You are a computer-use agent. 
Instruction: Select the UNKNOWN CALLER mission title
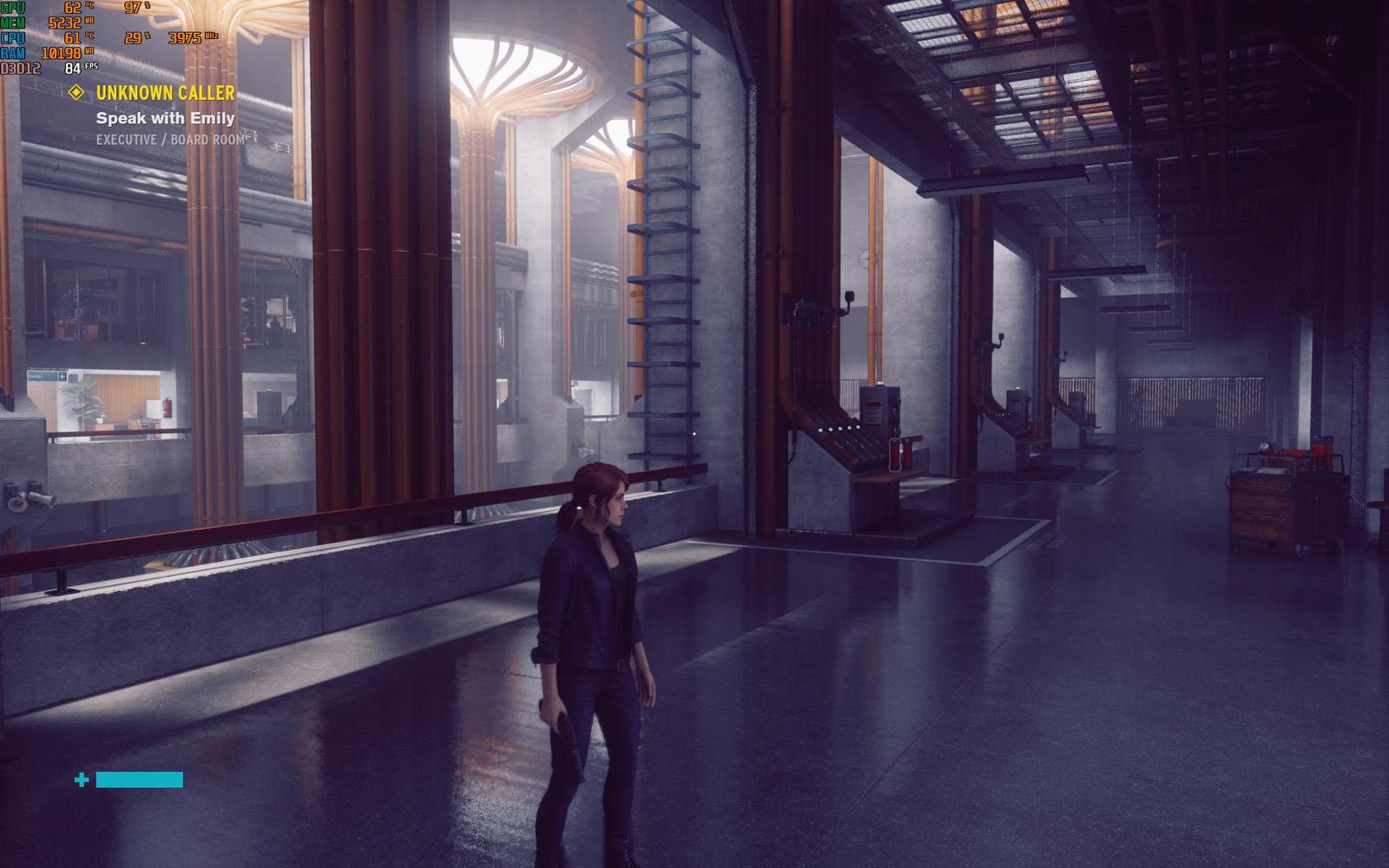[165, 95]
